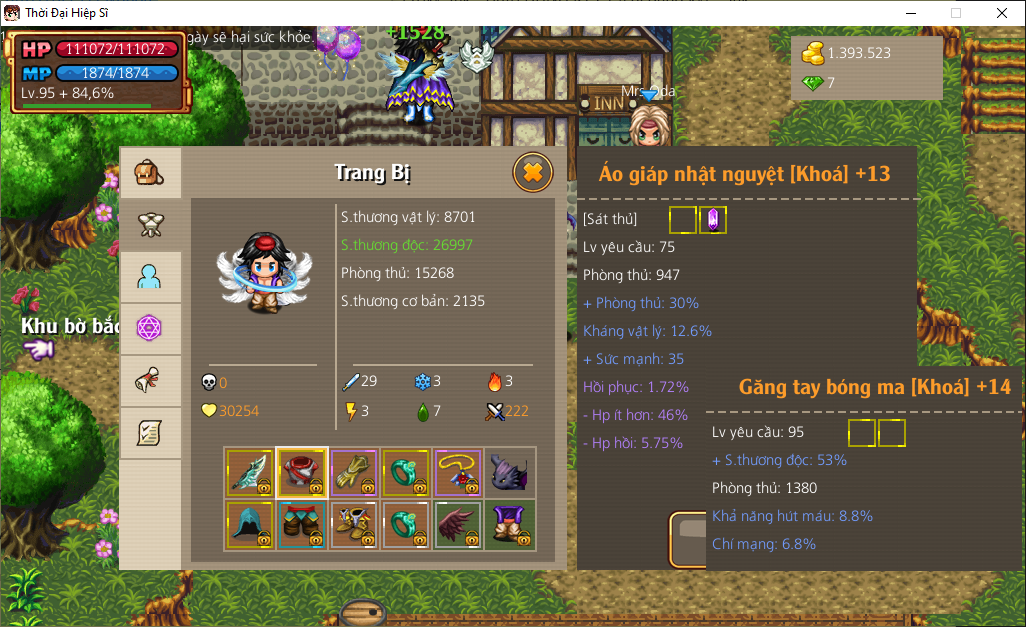Screen dimensions: 1026x627
Task: Switch to the armor equipment tab
Action: 150,225
